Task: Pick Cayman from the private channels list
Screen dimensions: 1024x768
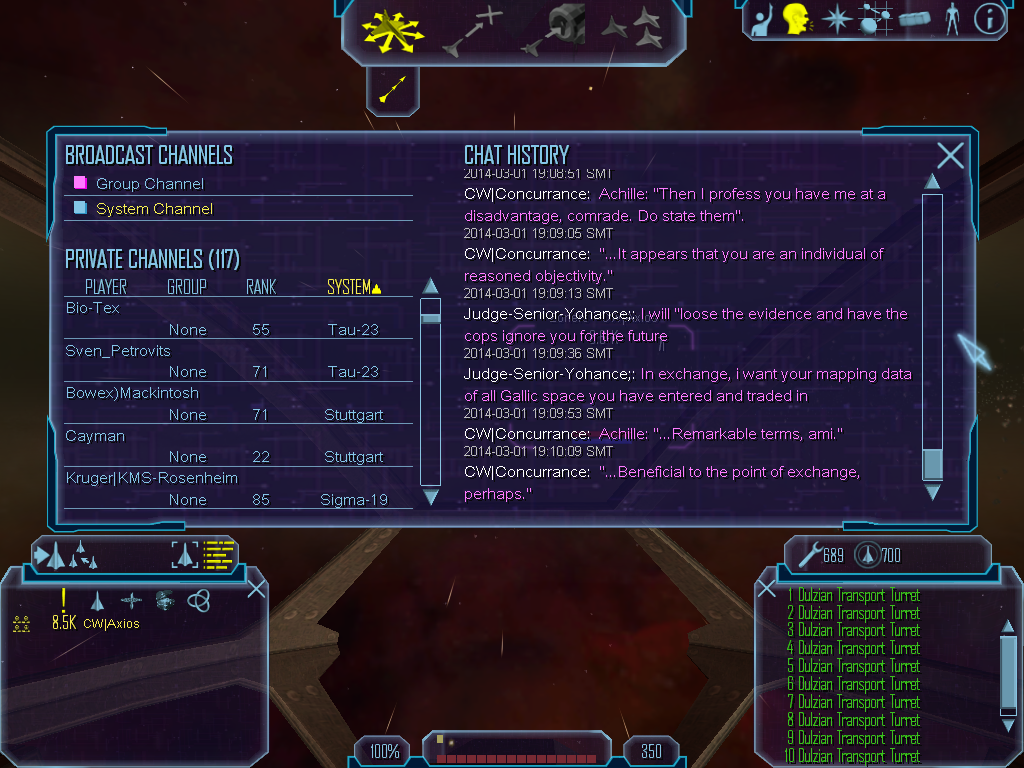Action: pyautogui.click(x=93, y=436)
